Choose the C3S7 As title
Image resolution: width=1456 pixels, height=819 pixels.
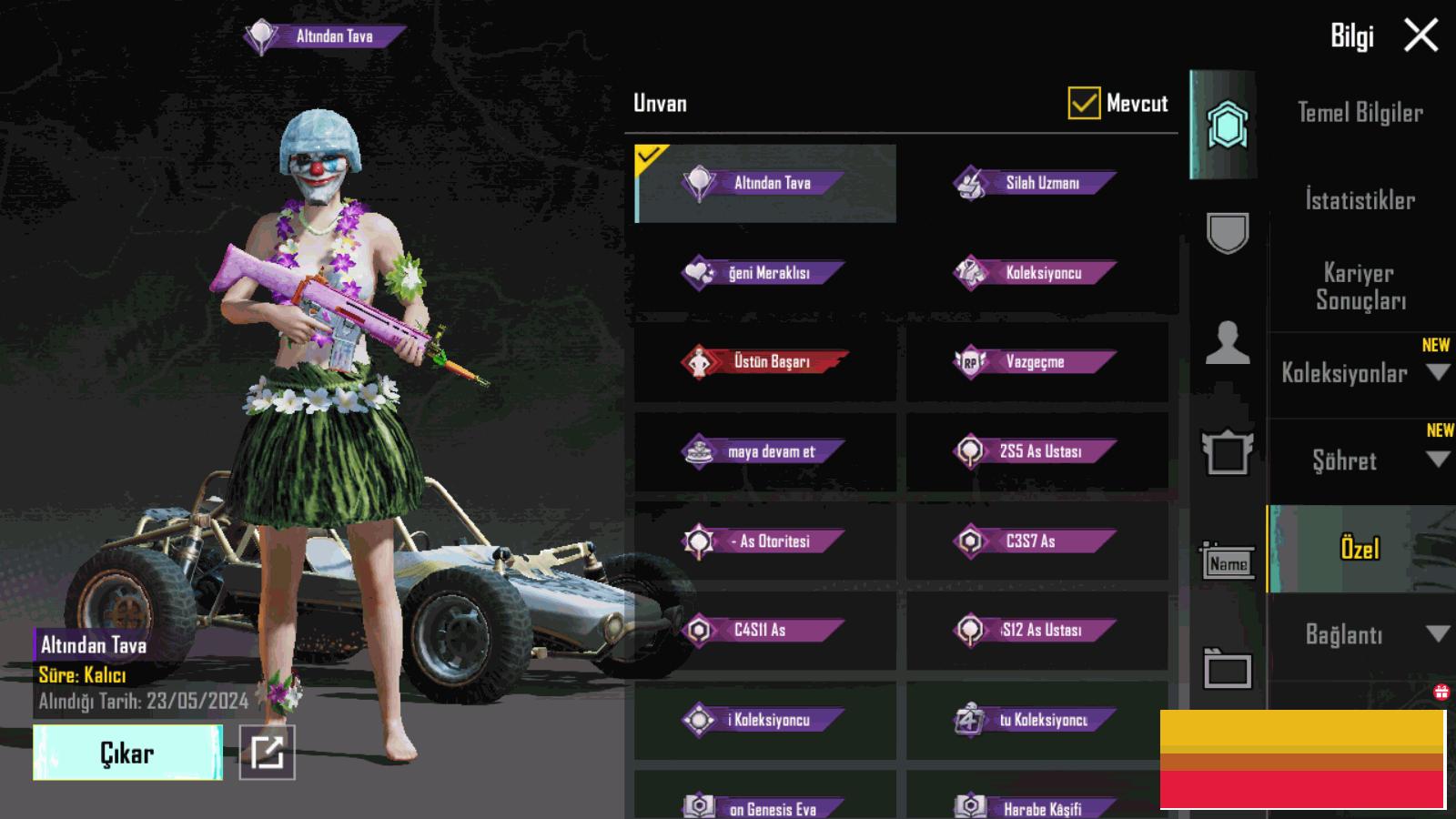1036,541
